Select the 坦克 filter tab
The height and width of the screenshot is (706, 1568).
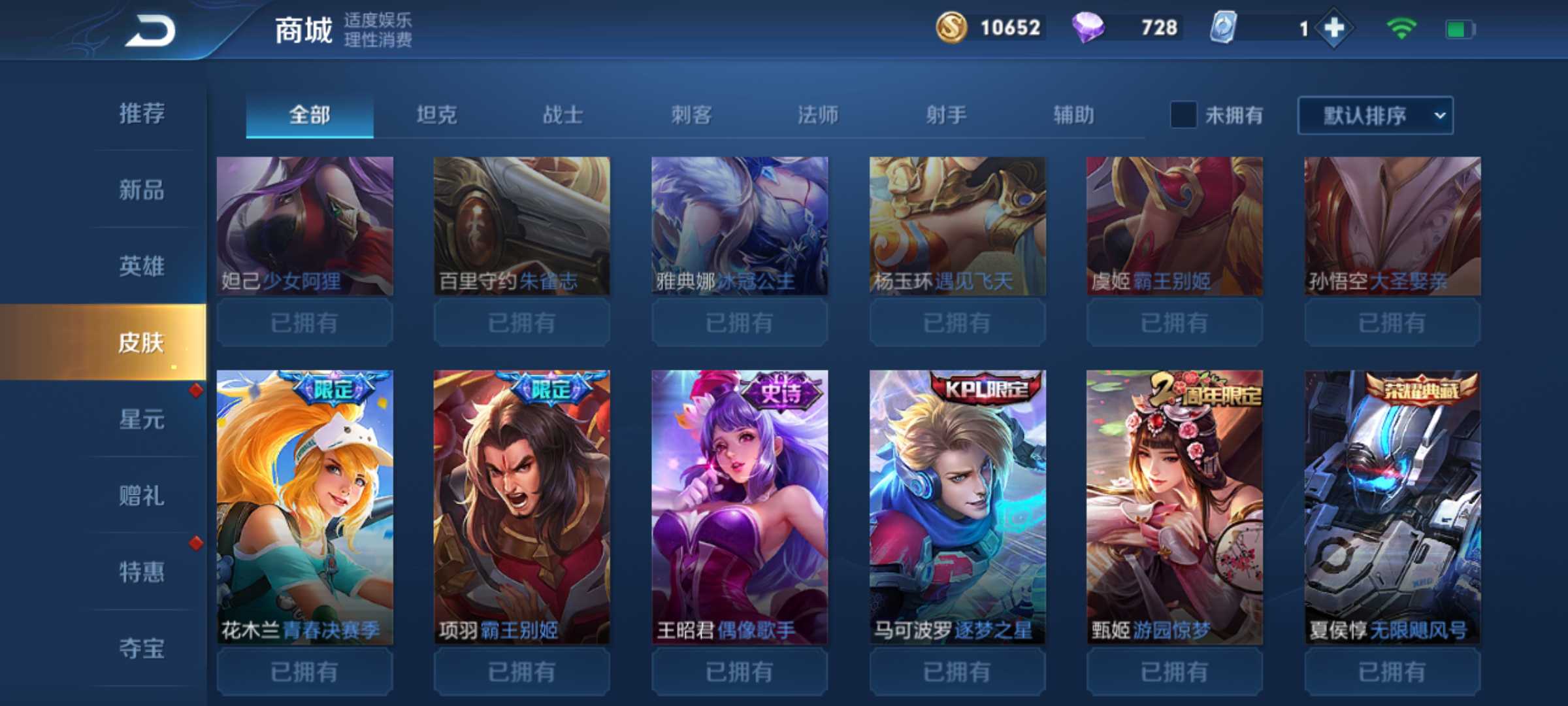coord(436,115)
